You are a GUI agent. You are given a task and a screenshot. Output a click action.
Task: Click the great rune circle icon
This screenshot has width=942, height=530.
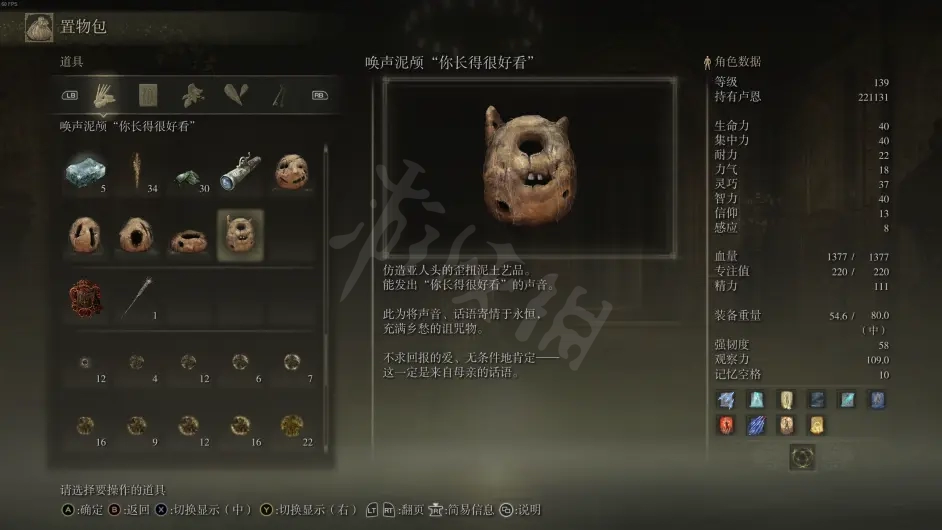click(802, 457)
